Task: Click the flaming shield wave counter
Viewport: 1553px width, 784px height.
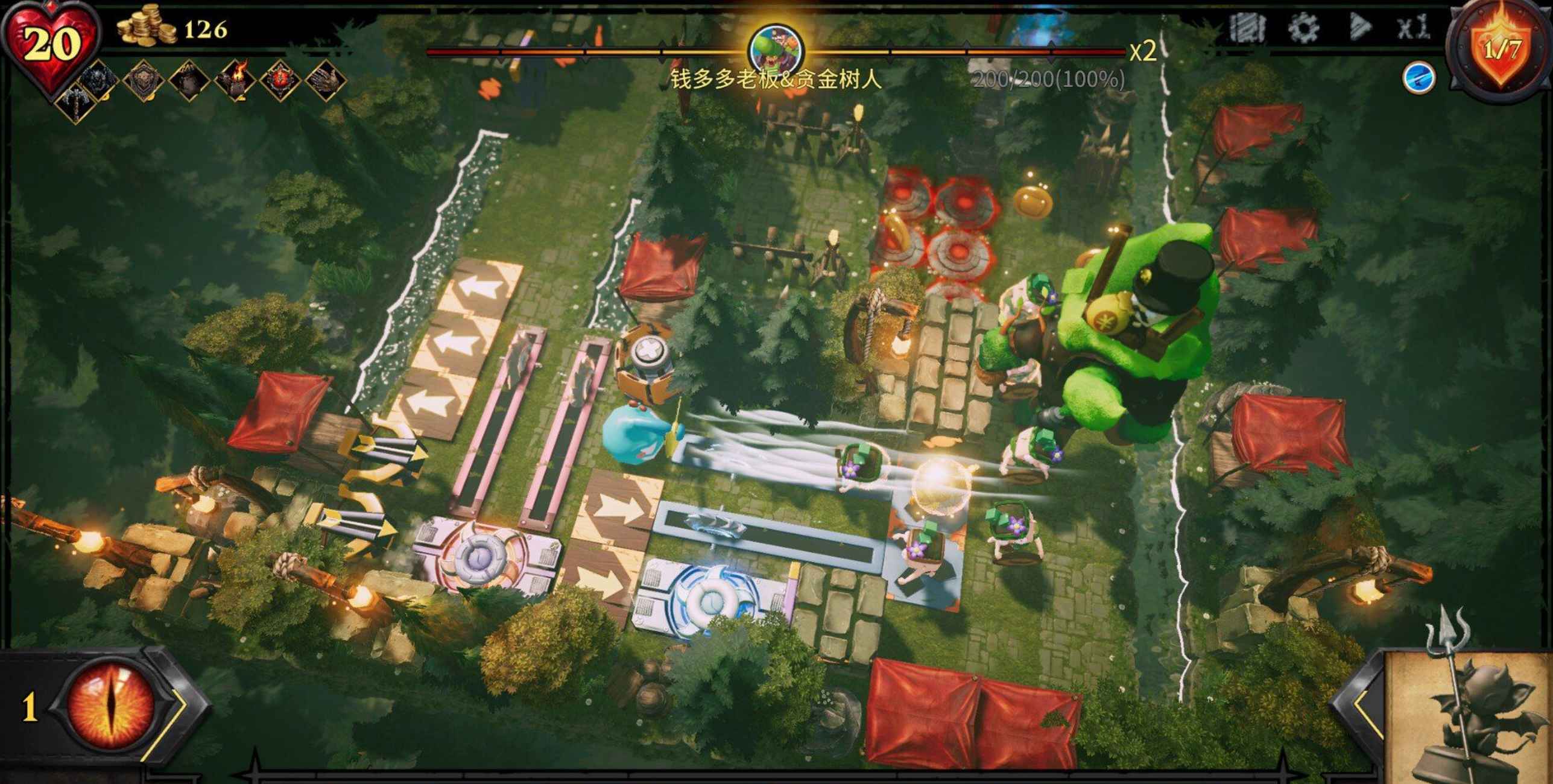Action: coord(1502,49)
